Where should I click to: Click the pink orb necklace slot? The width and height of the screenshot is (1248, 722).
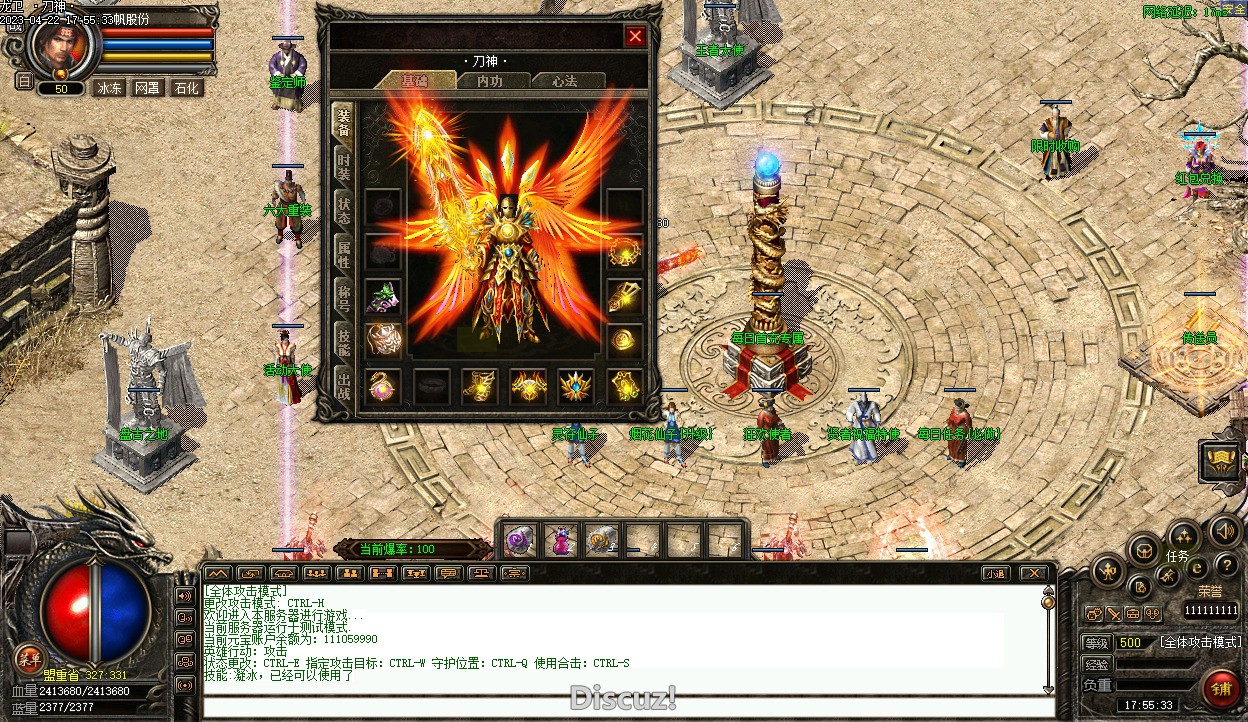pos(383,385)
